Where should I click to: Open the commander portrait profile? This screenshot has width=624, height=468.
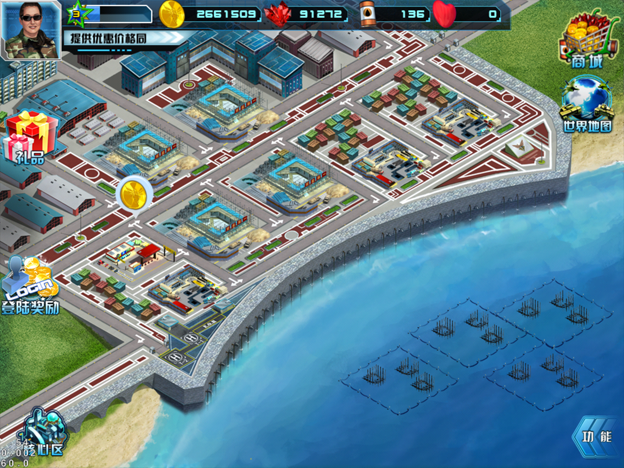coord(29,29)
